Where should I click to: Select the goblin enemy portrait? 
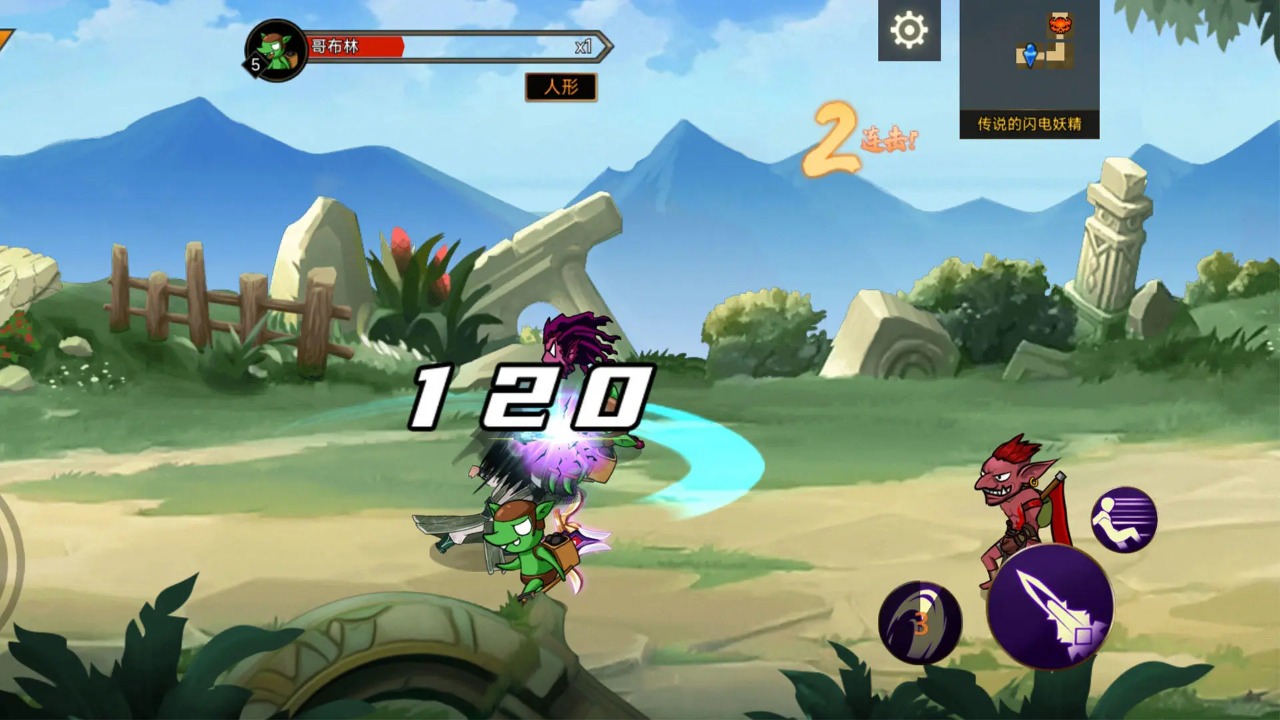tap(276, 50)
